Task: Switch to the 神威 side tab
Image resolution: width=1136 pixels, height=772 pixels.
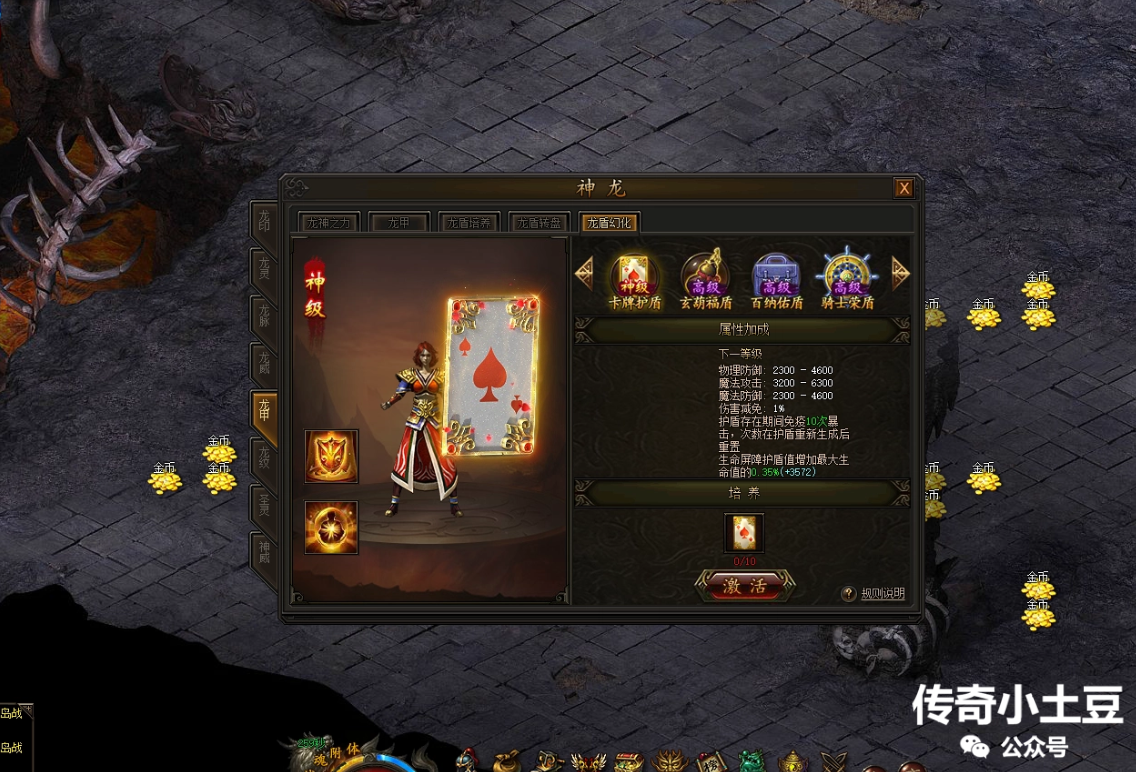Action: click(x=264, y=552)
